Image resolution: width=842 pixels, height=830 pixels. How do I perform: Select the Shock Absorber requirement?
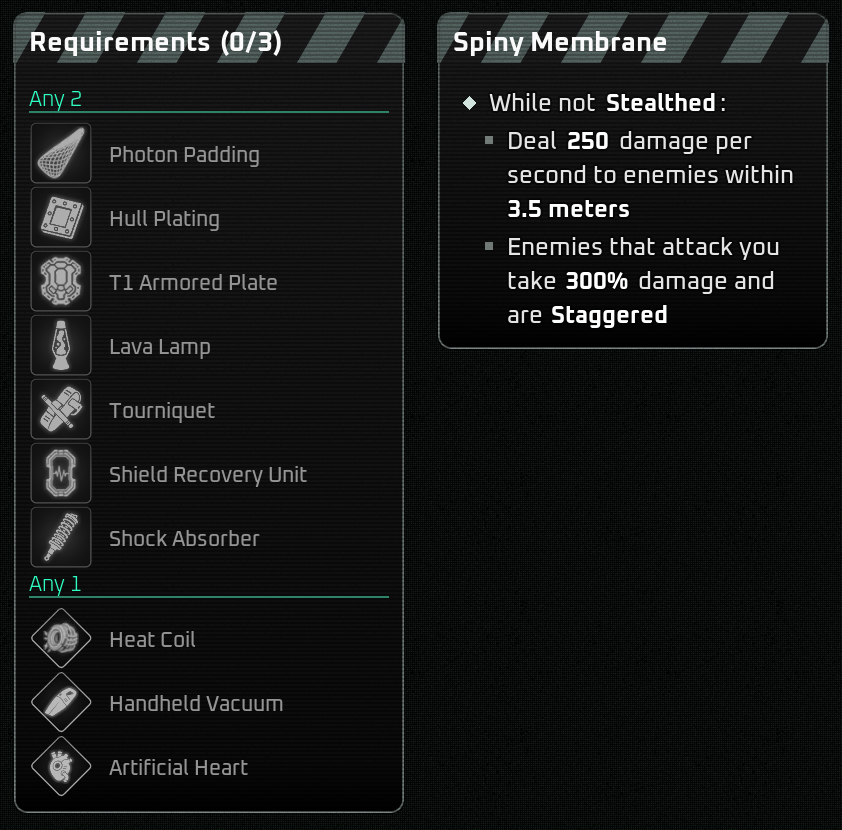tap(184, 539)
